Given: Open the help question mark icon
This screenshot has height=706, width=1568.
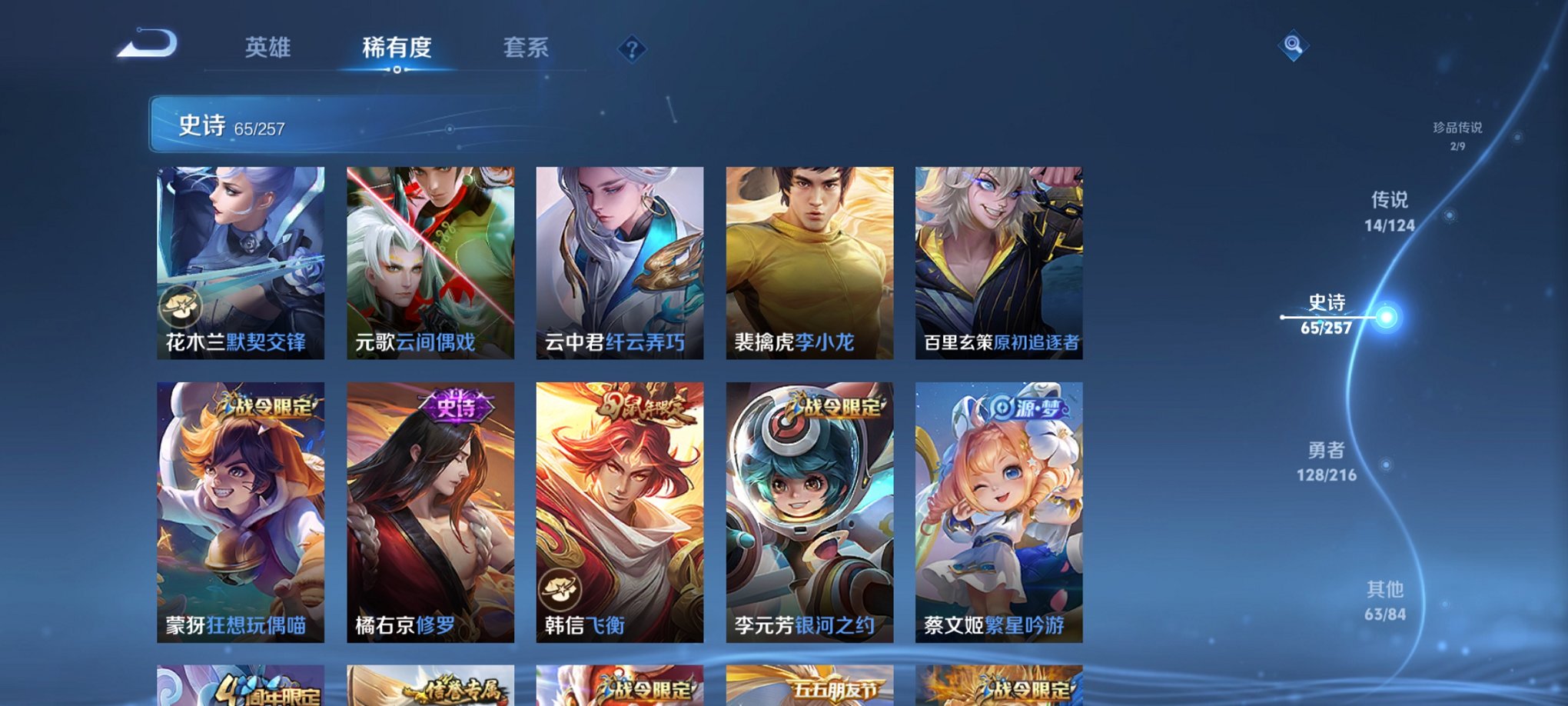Looking at the screenshot, I should click(x=631, y=51).
